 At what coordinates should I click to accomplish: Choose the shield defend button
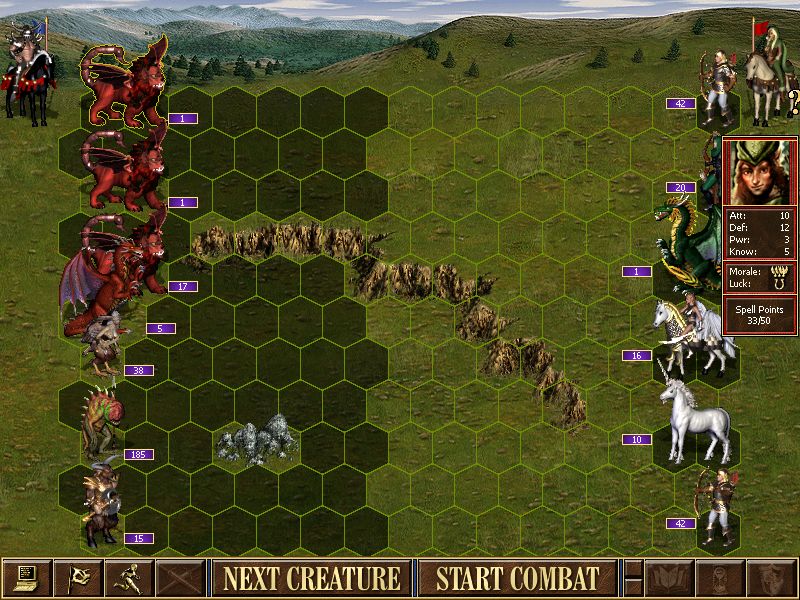(772, 578)
